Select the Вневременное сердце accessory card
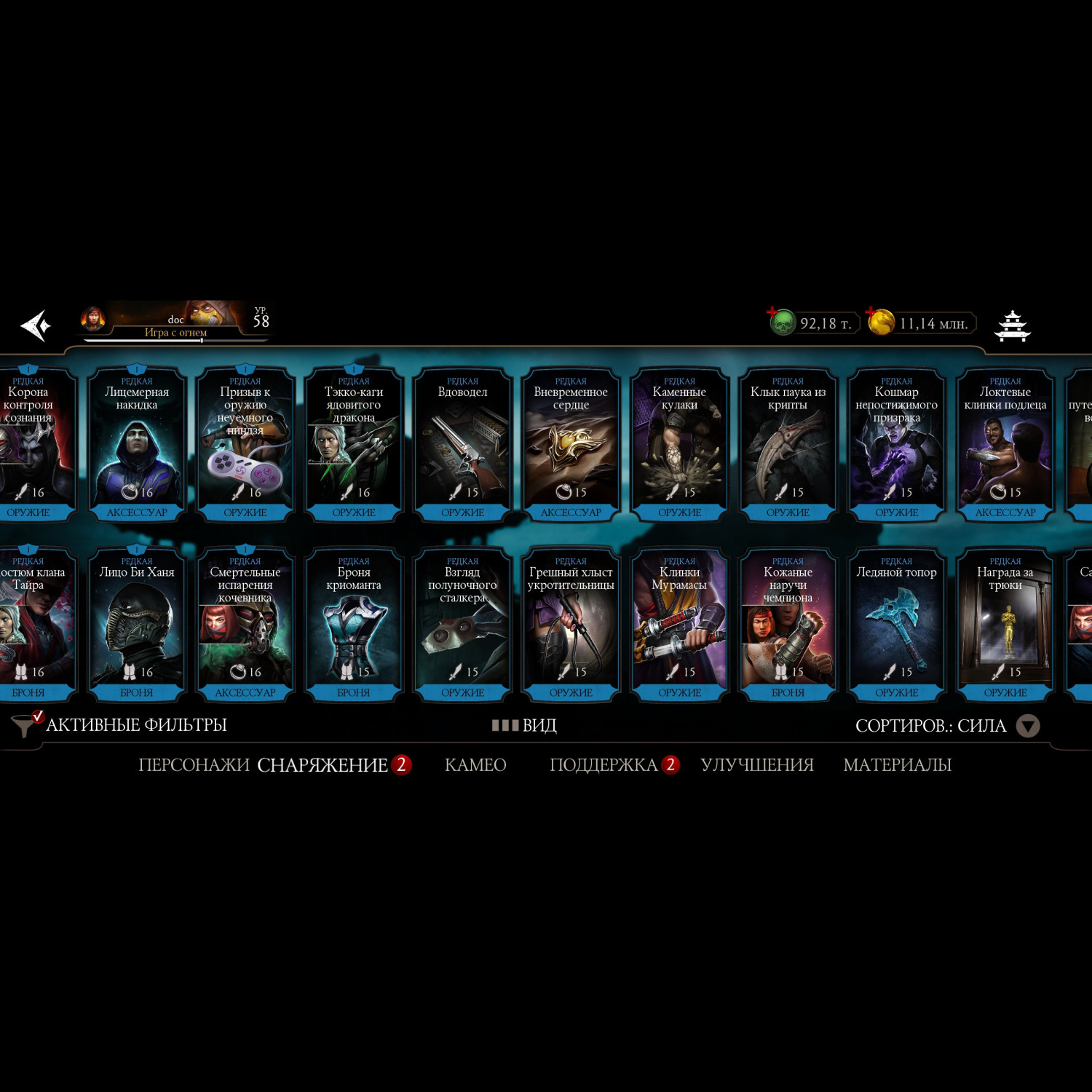The width and height of the screenshot is (1092, 1092). [571, 445]
